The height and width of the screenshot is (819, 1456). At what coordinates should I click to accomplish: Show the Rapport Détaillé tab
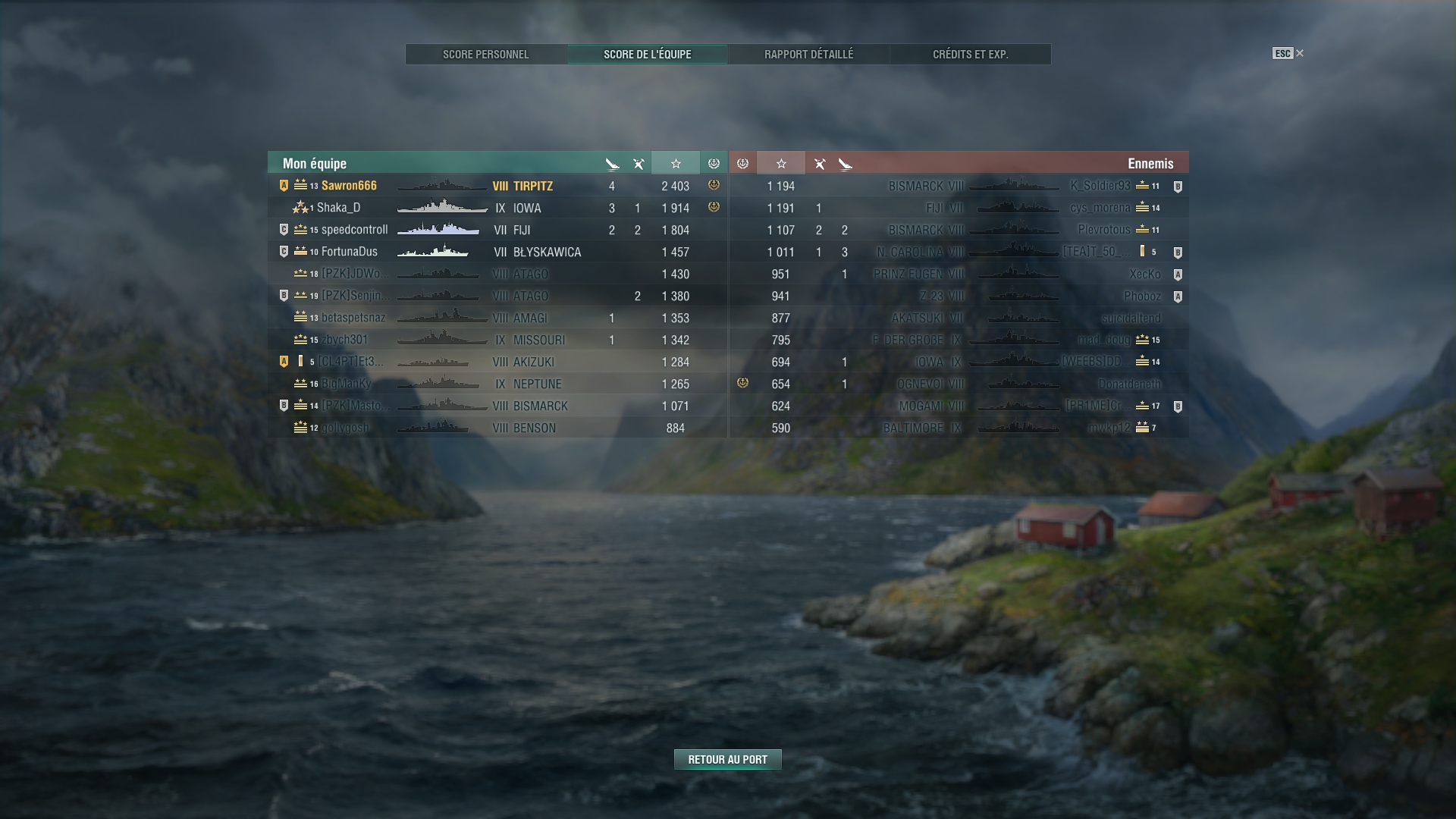coord(808,55)
